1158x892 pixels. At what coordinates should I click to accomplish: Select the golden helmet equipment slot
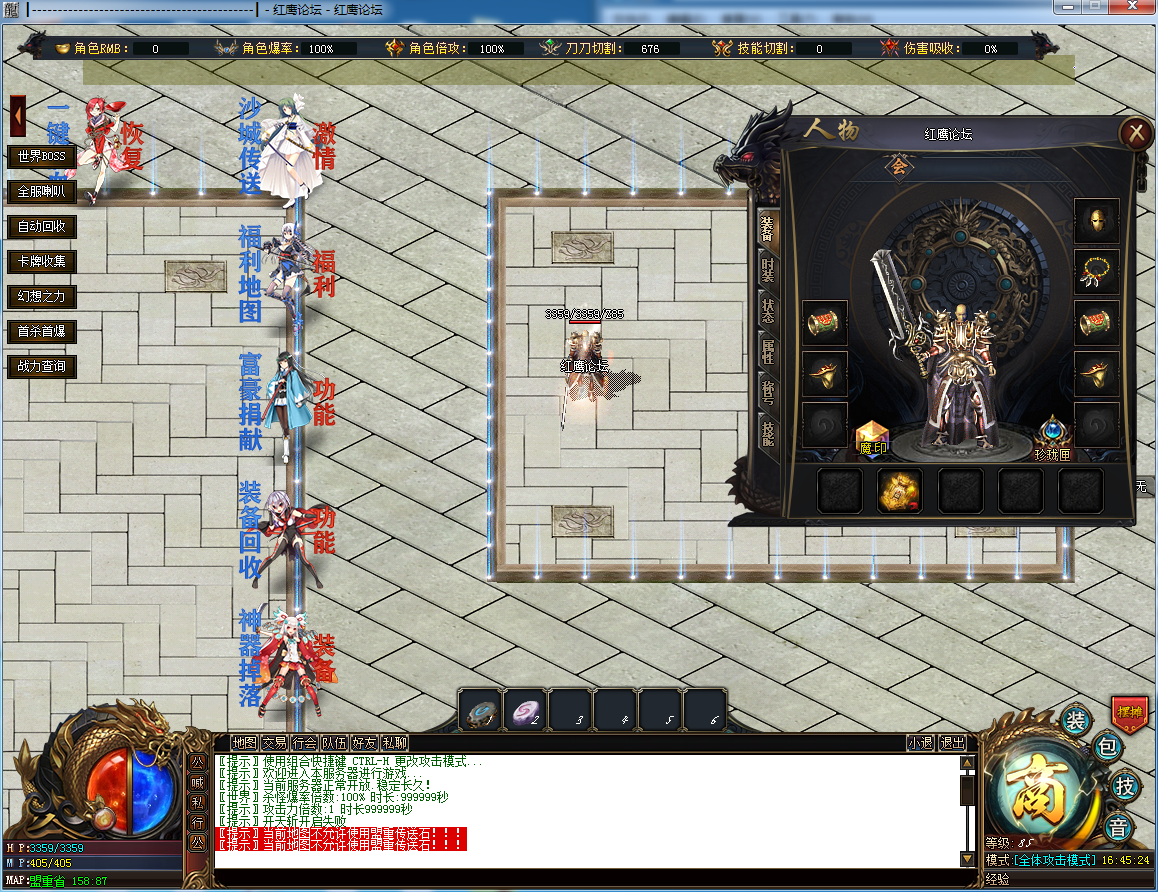pos(1096,221)
